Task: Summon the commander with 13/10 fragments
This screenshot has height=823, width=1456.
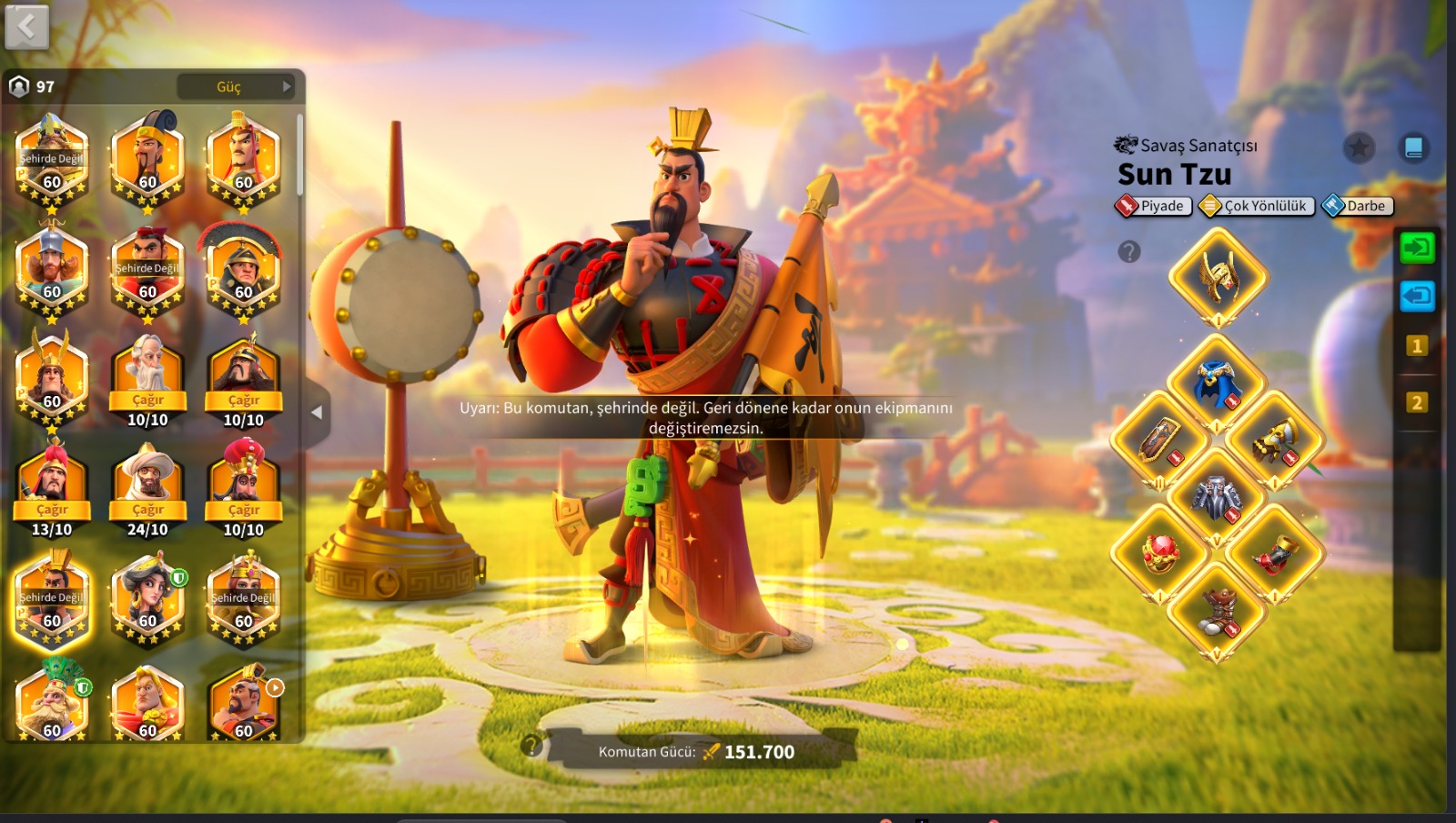Action: [x=52, y=510]
